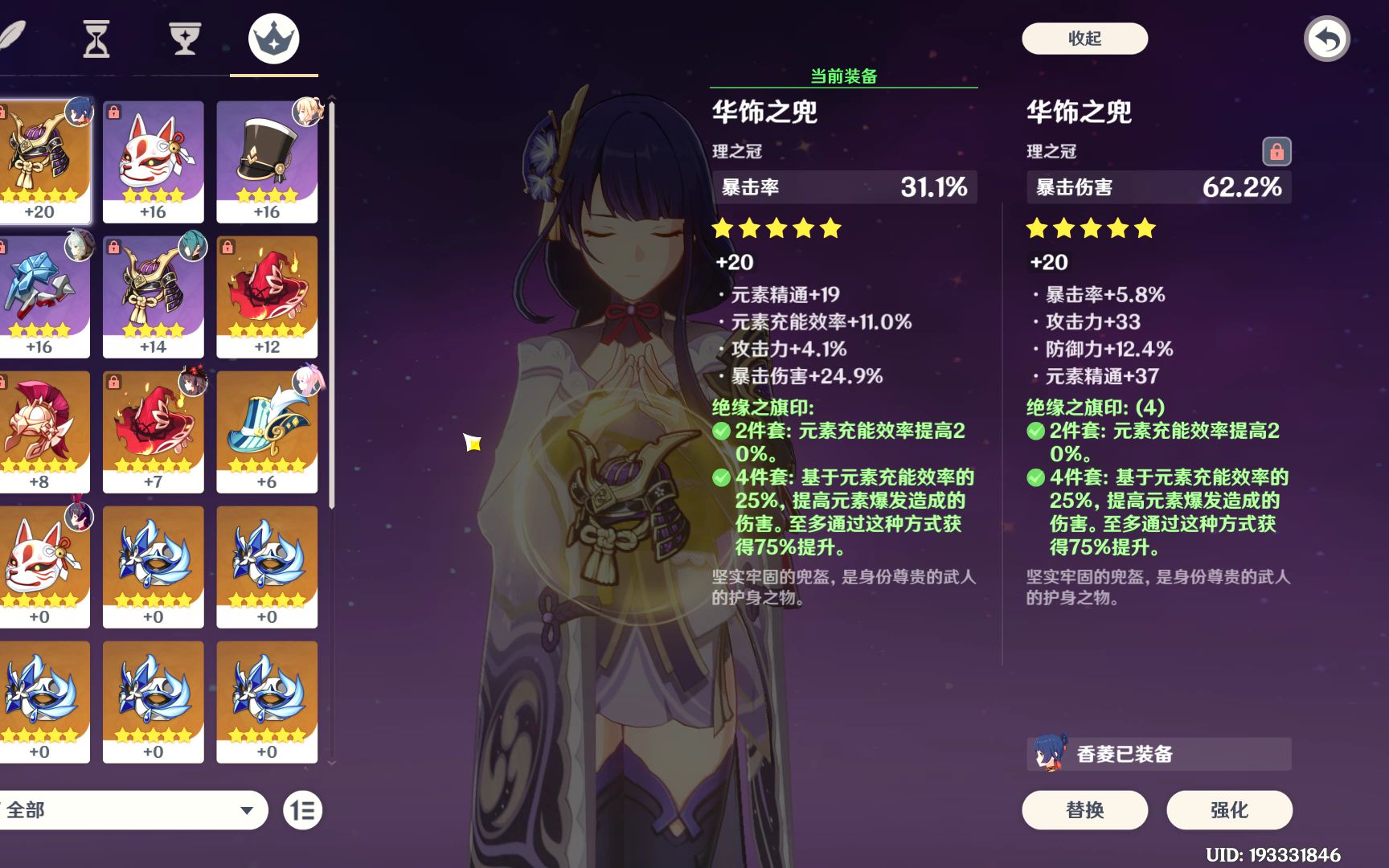The height and width of the screenshot is (868, 1389).
Task: Click the character badge on the +20 equipped helmet
Action: pyautogui.click(x=78, y=109)
